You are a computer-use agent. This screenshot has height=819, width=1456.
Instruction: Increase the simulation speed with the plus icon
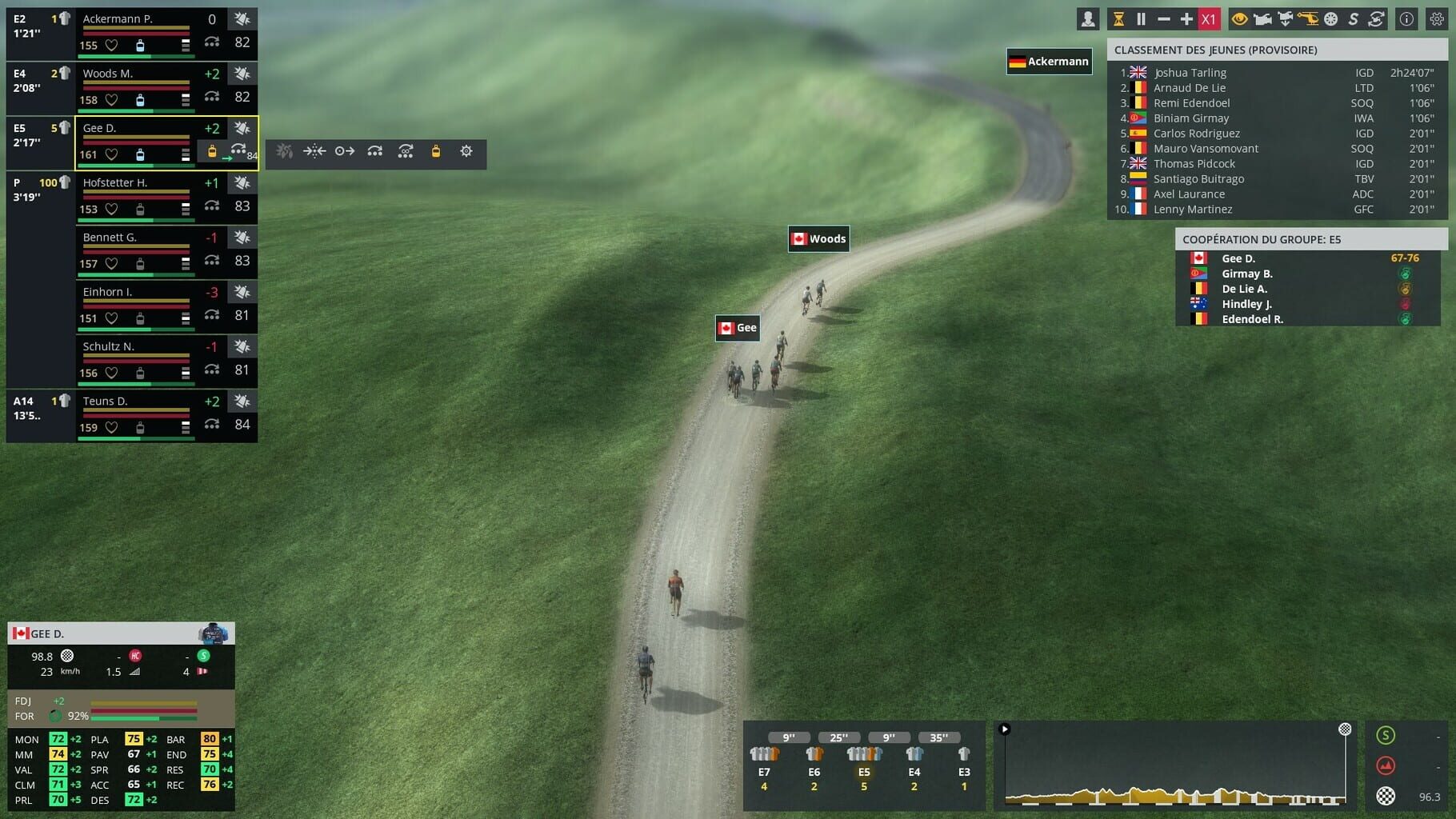coord(1186,18)
